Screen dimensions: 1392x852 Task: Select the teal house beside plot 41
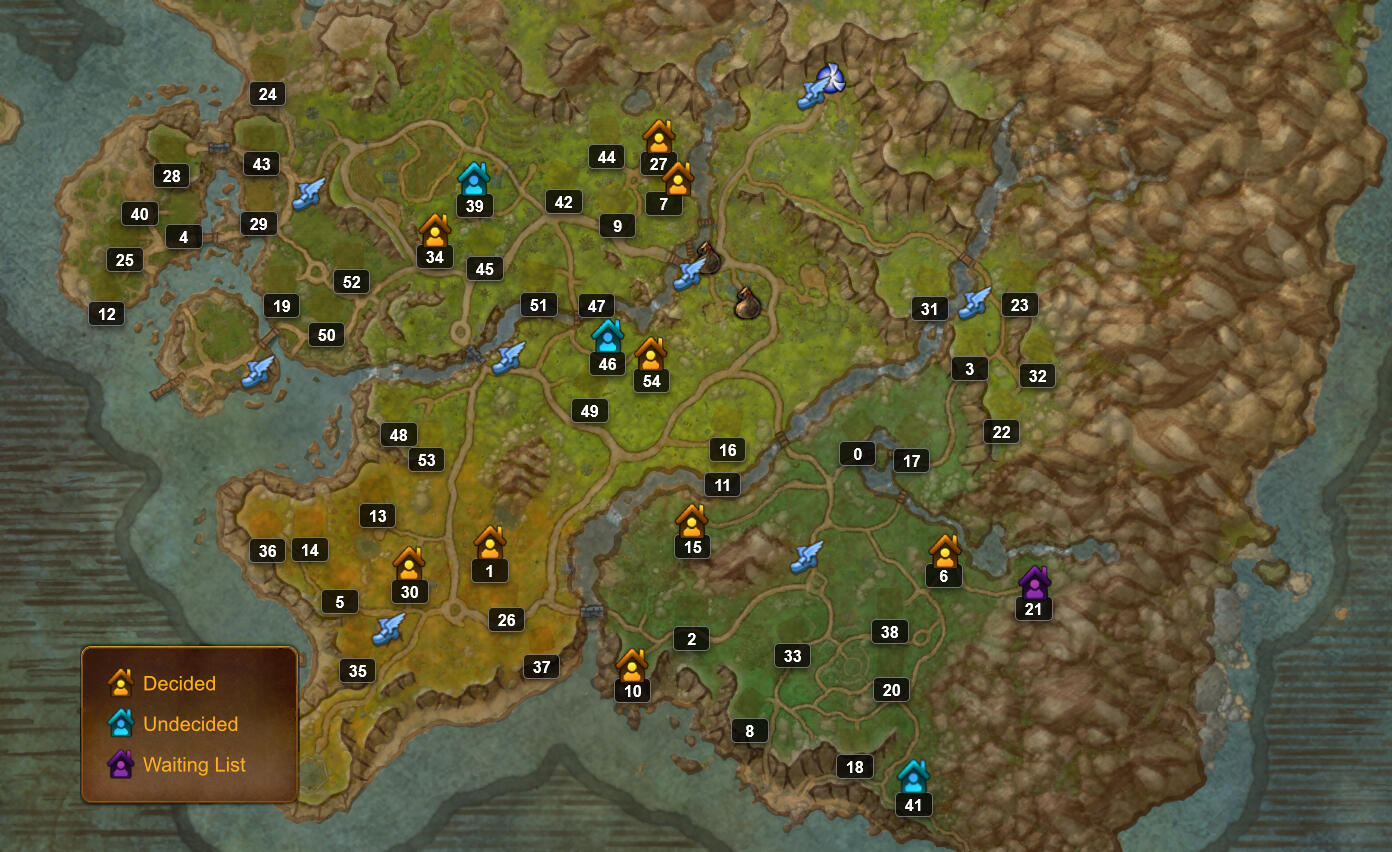(x=912, y=777)
